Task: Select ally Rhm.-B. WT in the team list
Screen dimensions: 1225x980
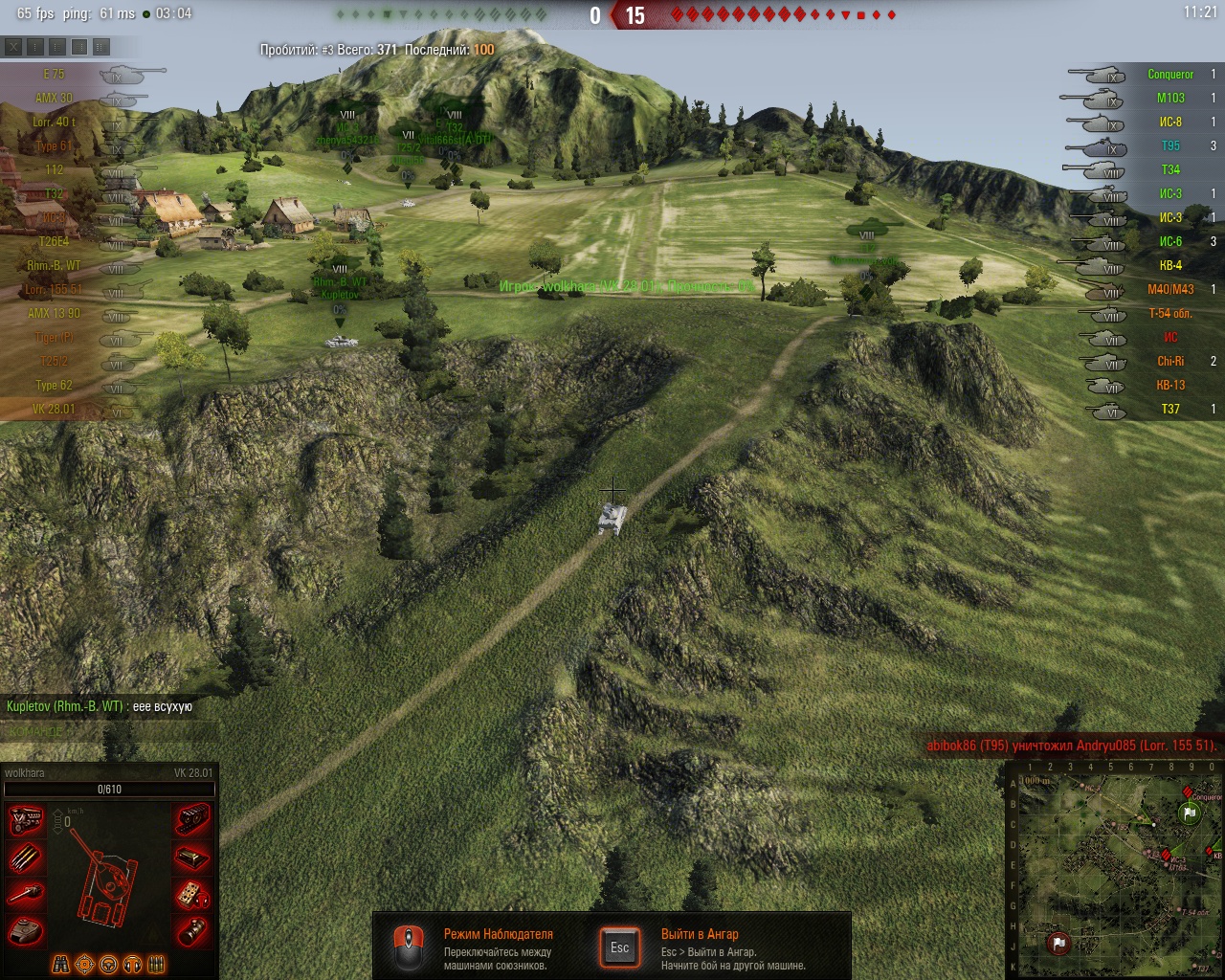Action: coord(55,265)
